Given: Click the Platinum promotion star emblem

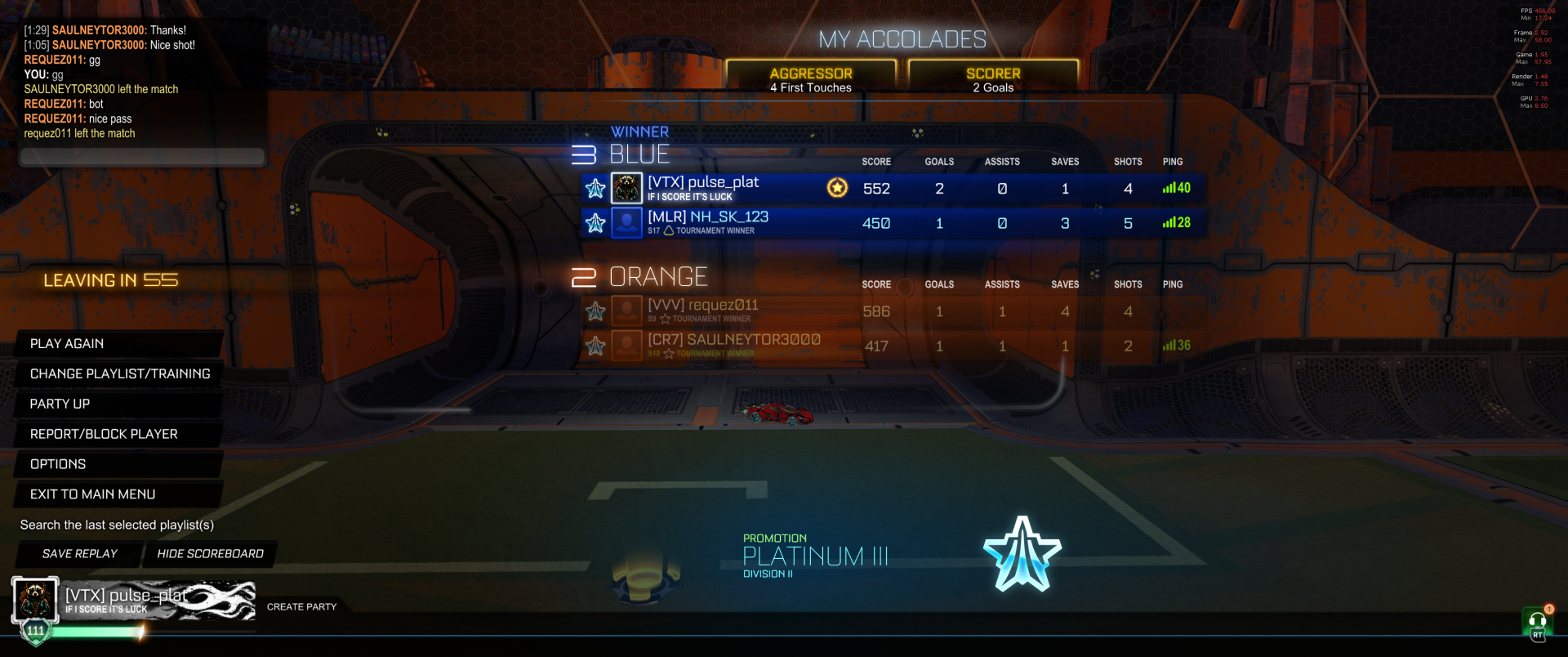Looking at the screenshot, I should point(1022,552).
